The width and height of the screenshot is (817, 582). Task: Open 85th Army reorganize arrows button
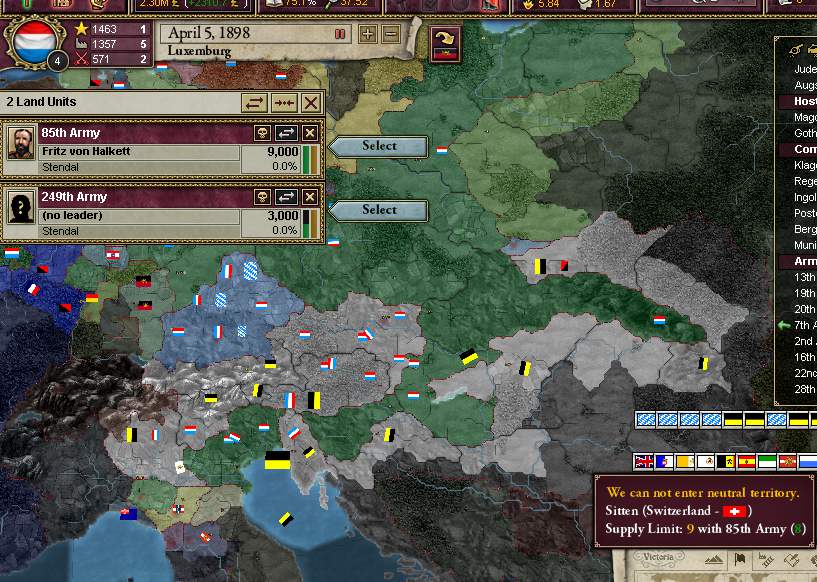point(287,133)
